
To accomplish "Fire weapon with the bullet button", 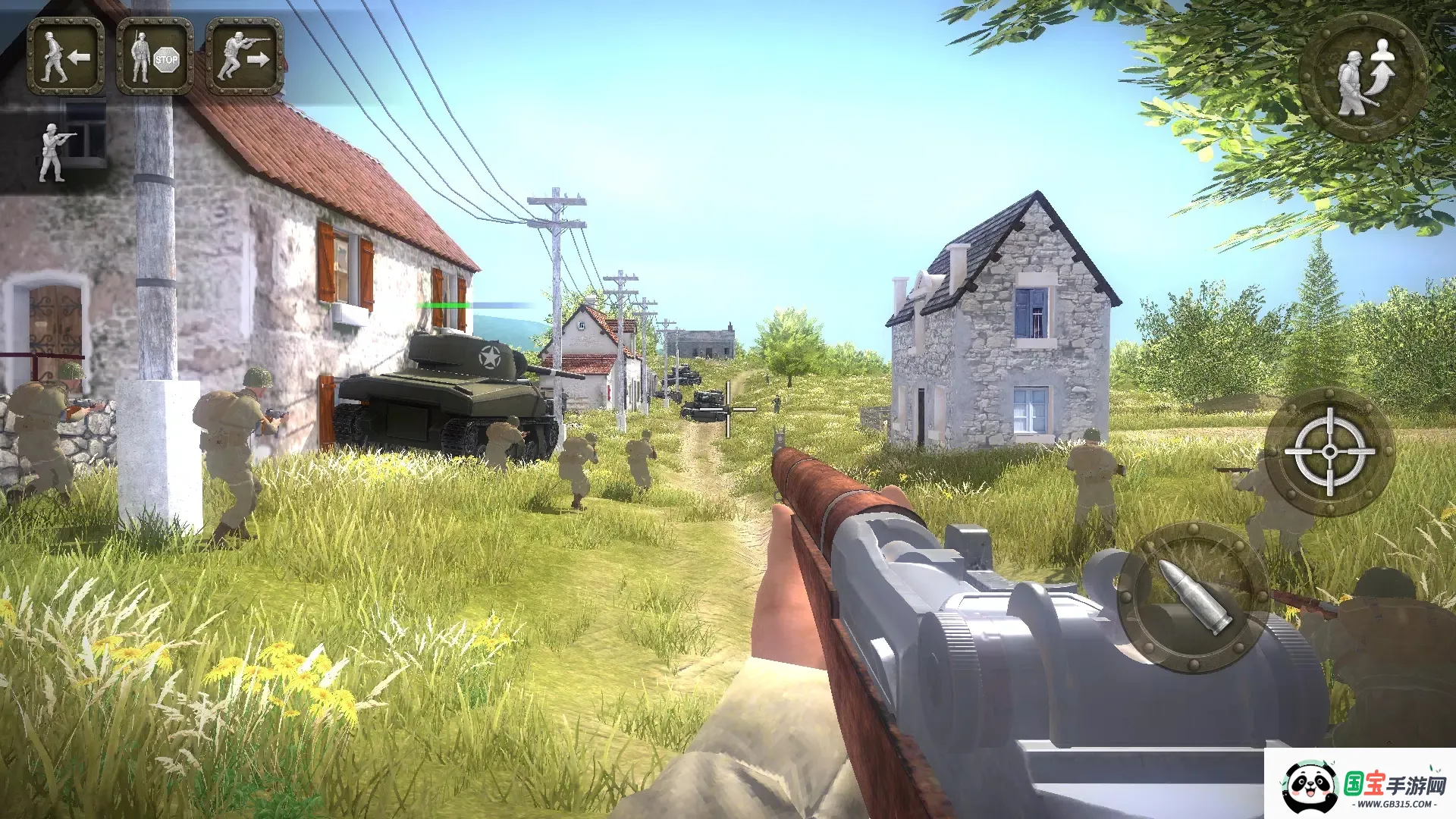I will [x=1191, y=597].
